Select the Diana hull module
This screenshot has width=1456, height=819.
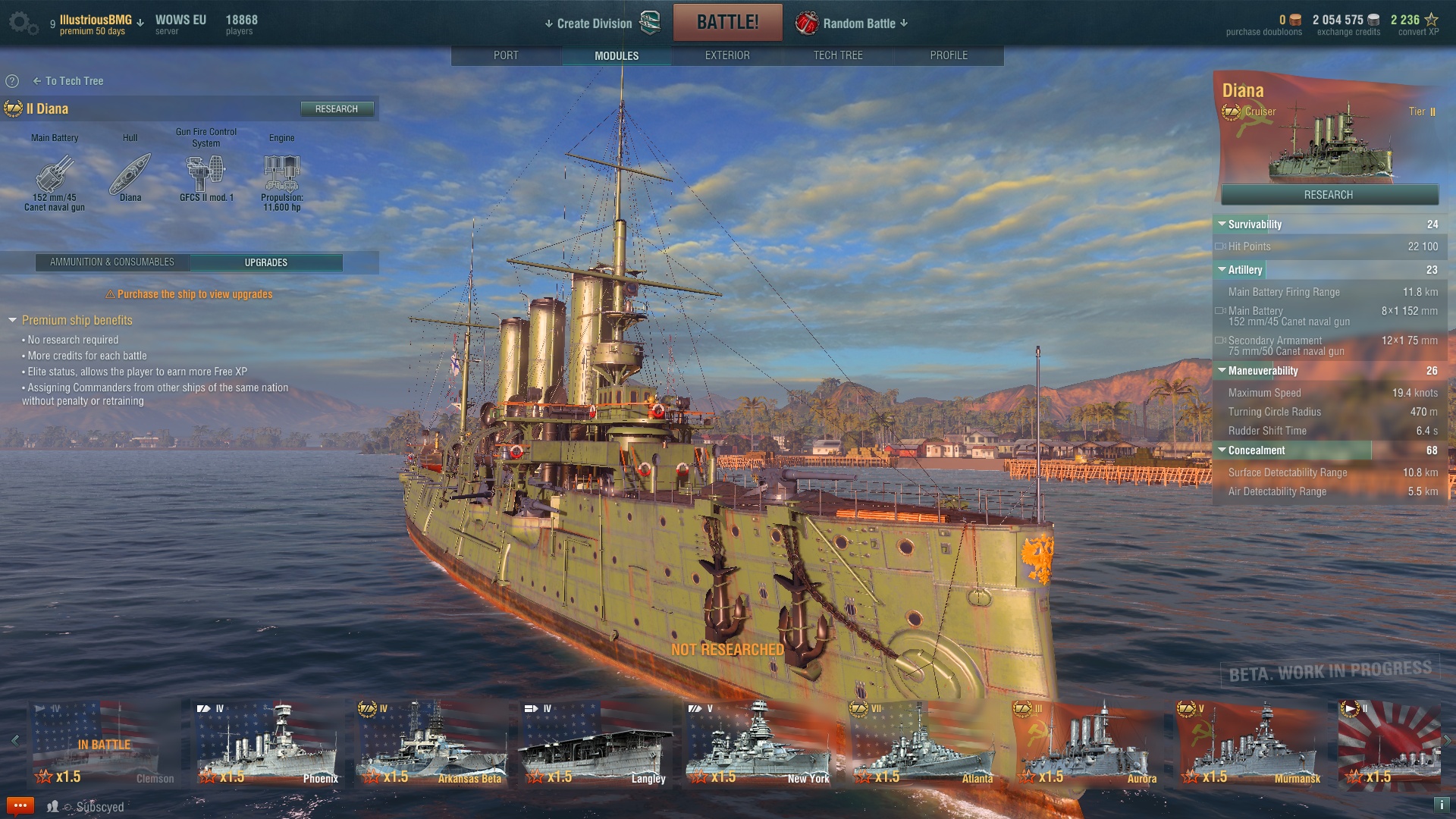[130, 176]
